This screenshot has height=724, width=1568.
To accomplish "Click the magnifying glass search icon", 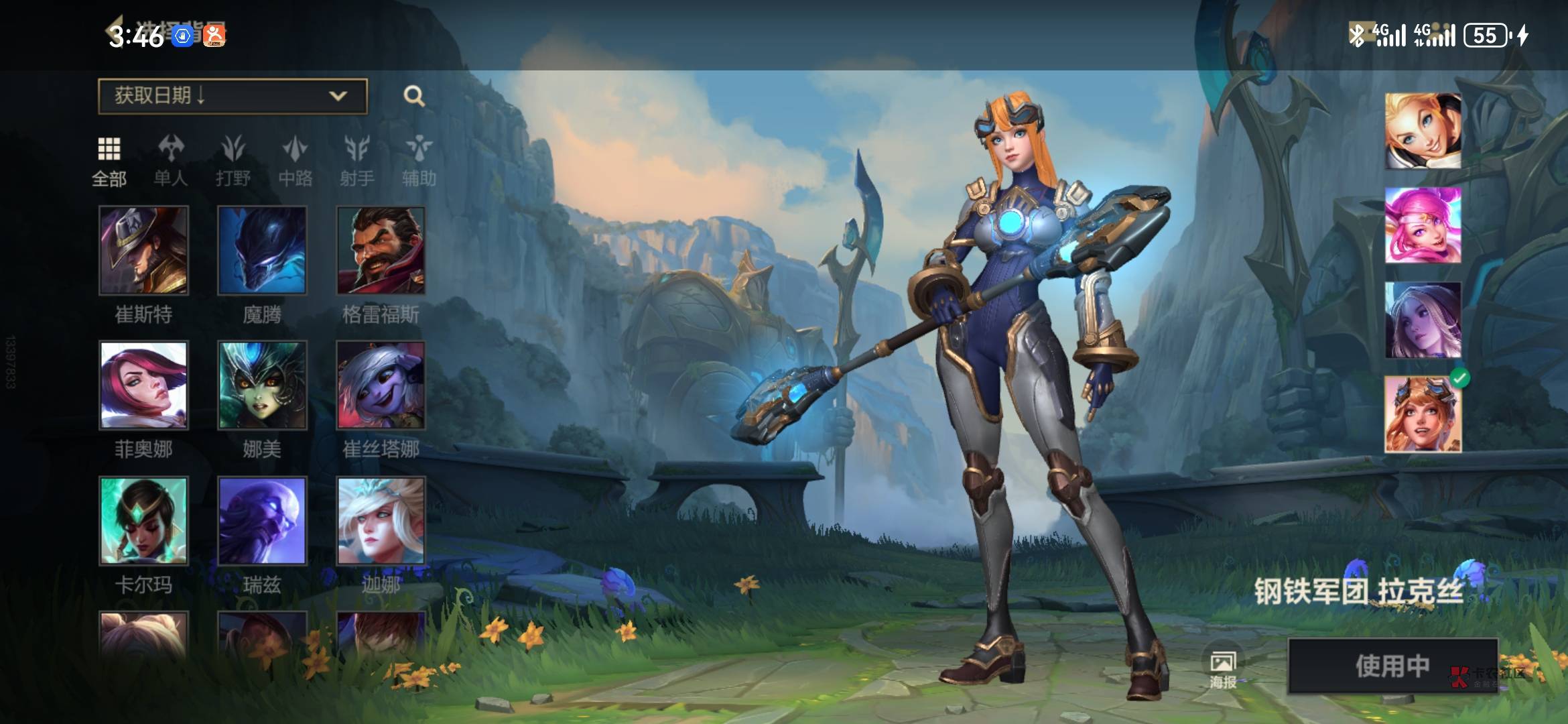I will (414, 96).
